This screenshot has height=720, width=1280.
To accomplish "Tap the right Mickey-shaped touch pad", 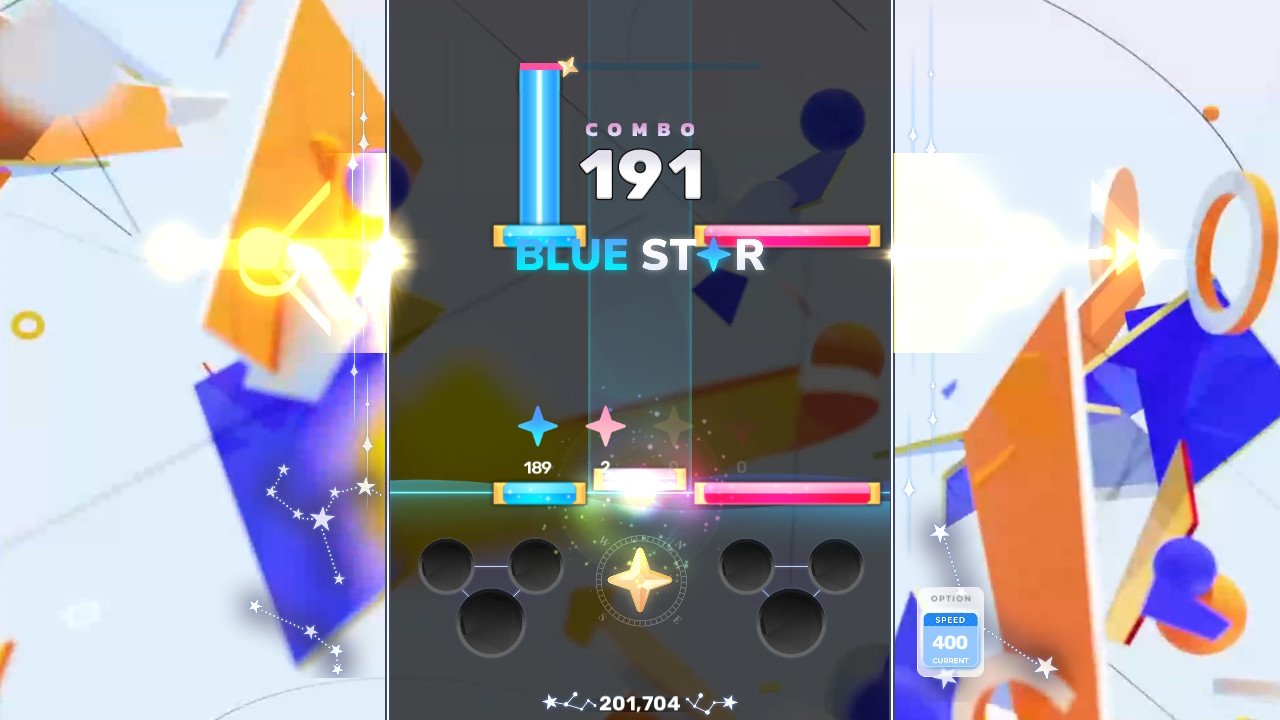I will (793, 585).
